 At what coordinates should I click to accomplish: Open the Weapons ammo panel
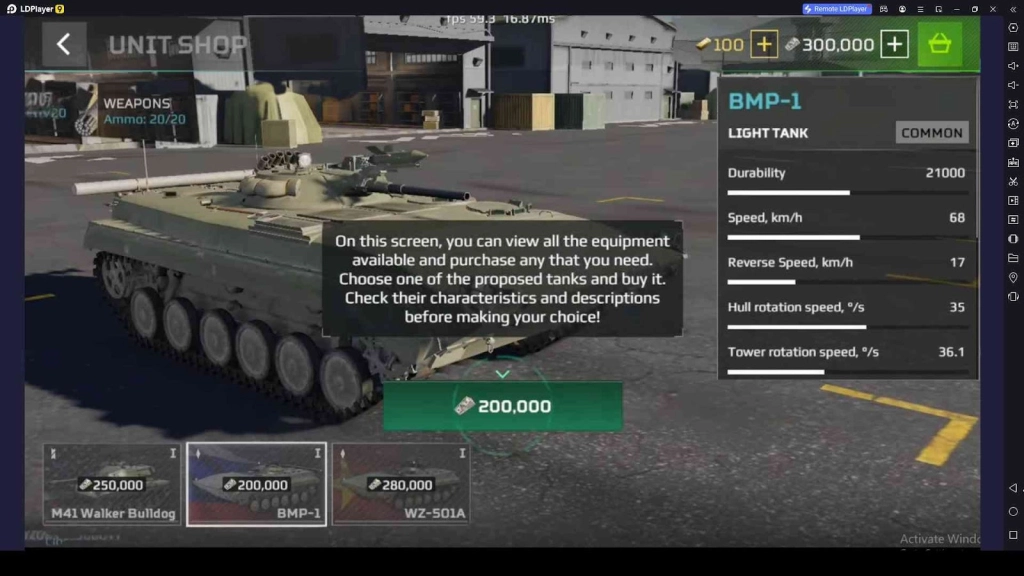coord(128,111)
